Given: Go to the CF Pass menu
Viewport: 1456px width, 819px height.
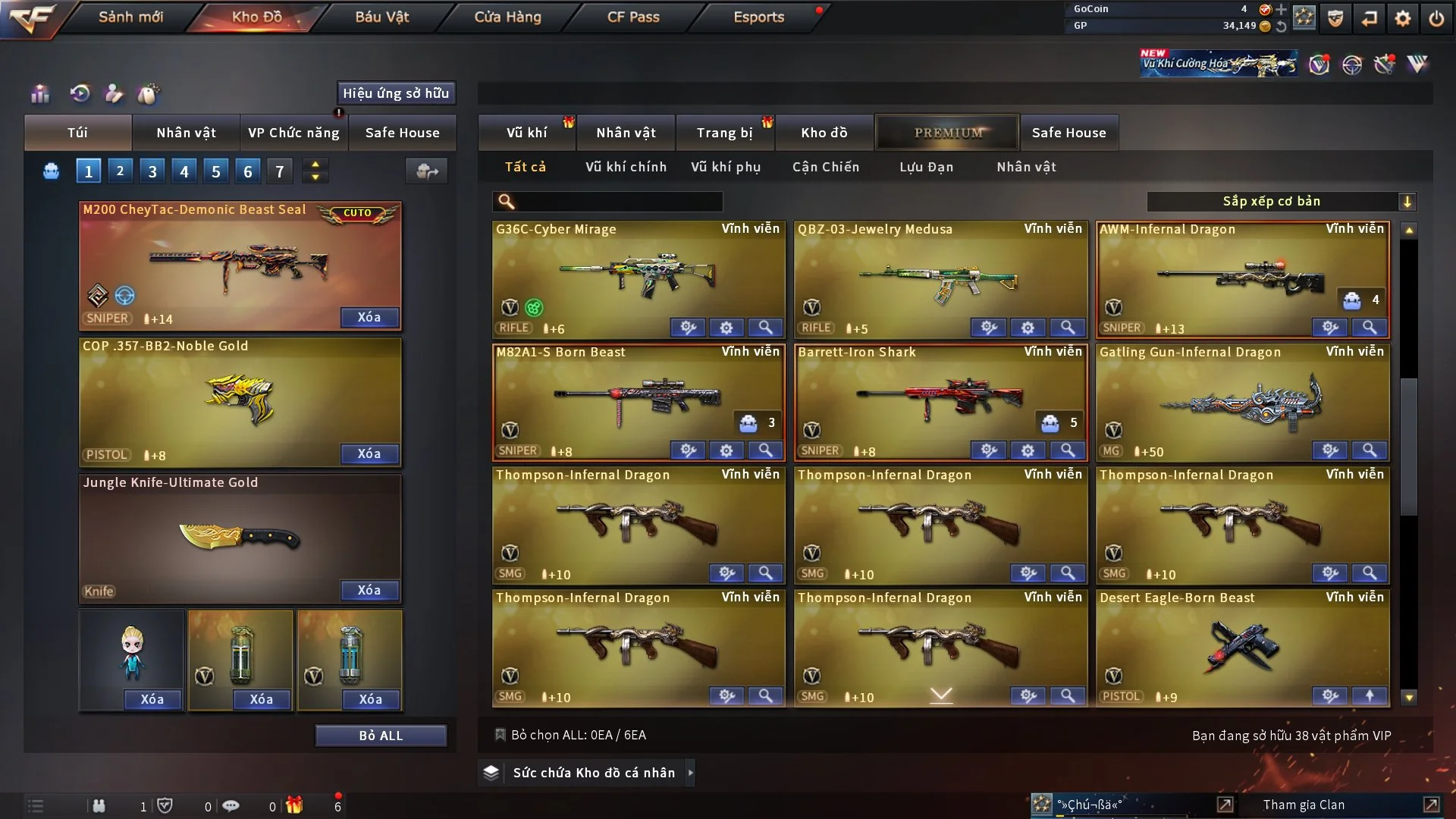Looking at the screenshot, I should click(633, 17).
